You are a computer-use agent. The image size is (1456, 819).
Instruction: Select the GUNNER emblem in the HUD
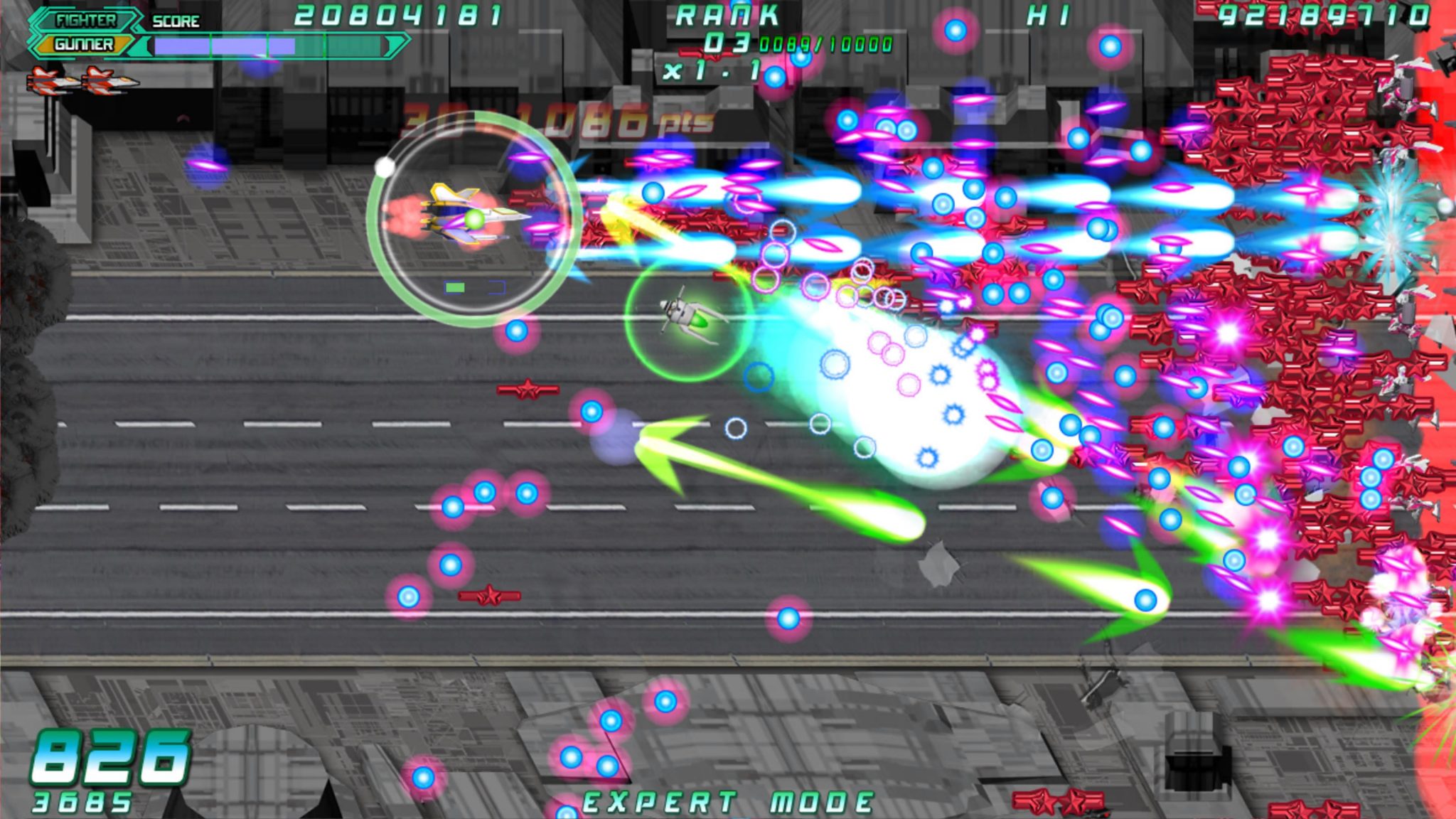pyautogui.click(x=85, y=45)
